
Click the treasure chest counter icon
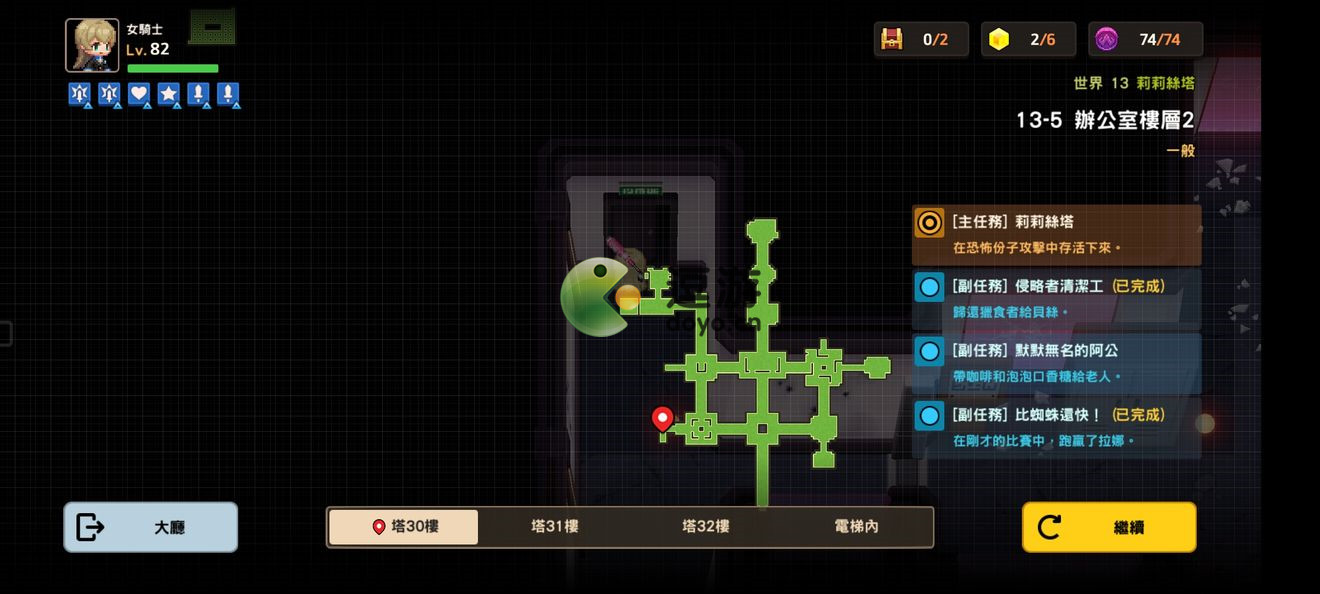pyautogui.click(x=891, y=39)
